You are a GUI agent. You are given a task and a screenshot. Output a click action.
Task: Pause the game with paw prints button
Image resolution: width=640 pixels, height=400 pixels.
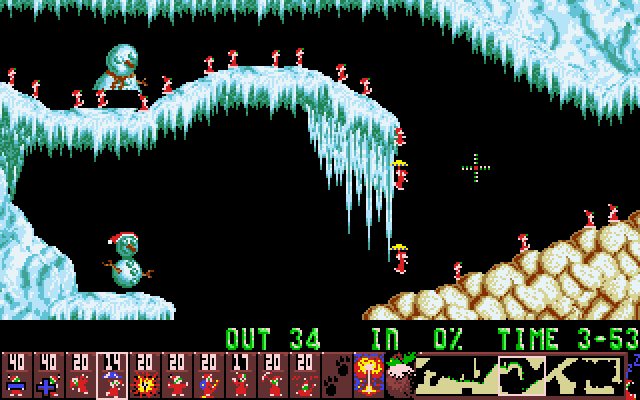click(337, 375)
